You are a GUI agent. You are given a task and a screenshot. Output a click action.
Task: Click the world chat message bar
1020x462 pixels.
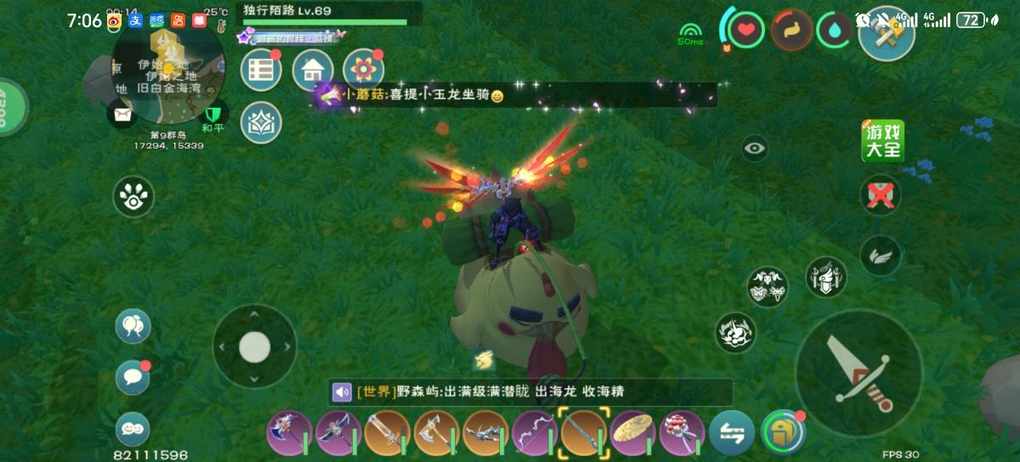pyautogui.click(x=530, y=392)
